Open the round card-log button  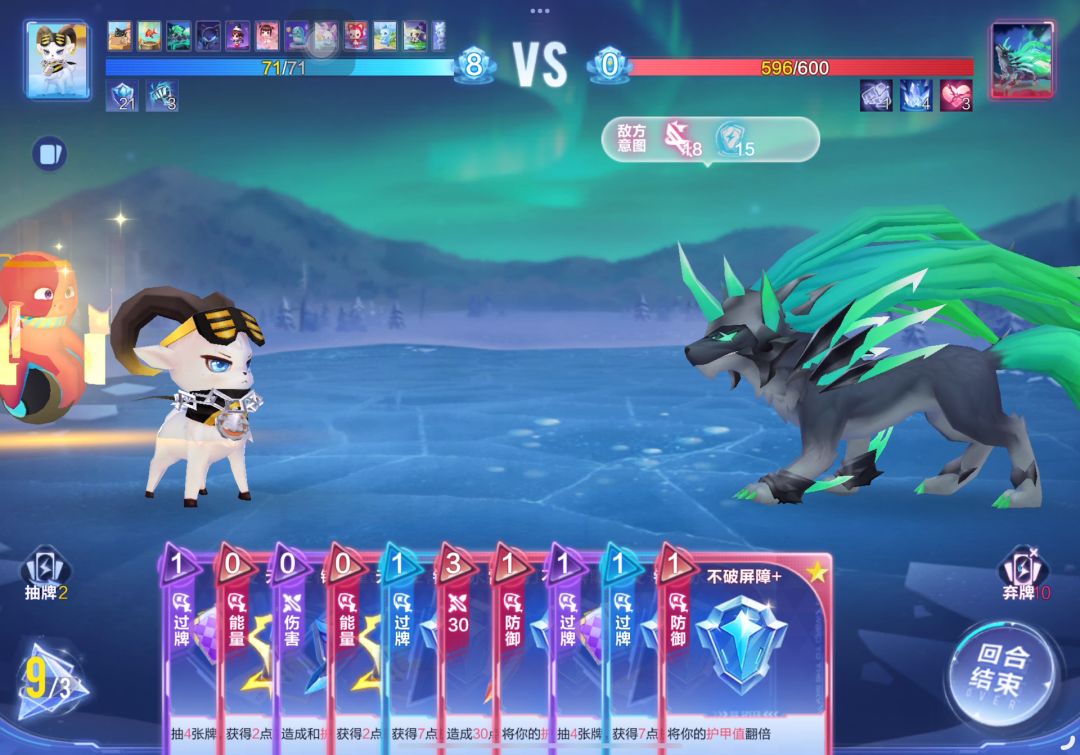48,153
